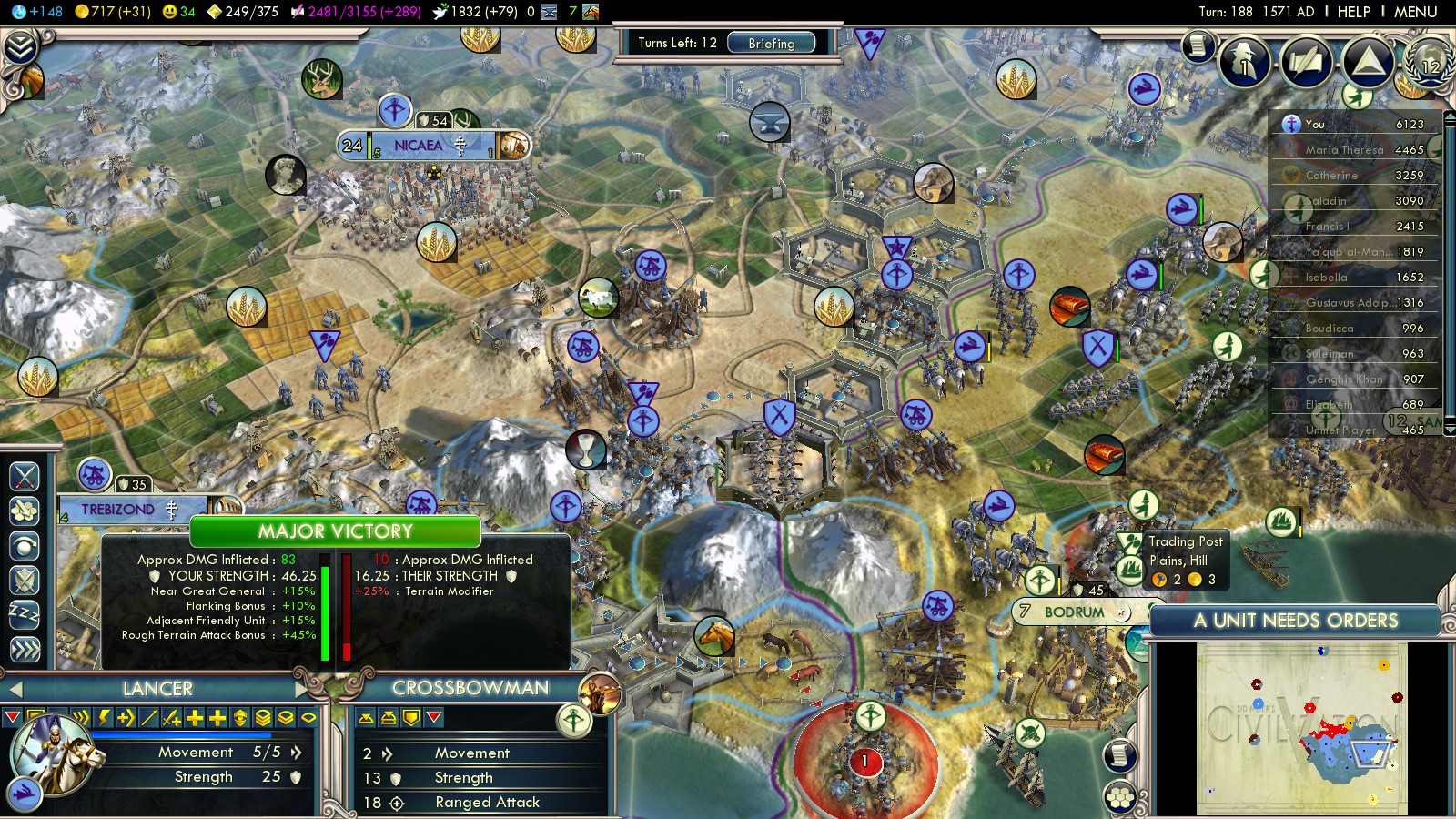Cycle to previous unit with left arrow
1456x819 pixels.
pos(14,689)
